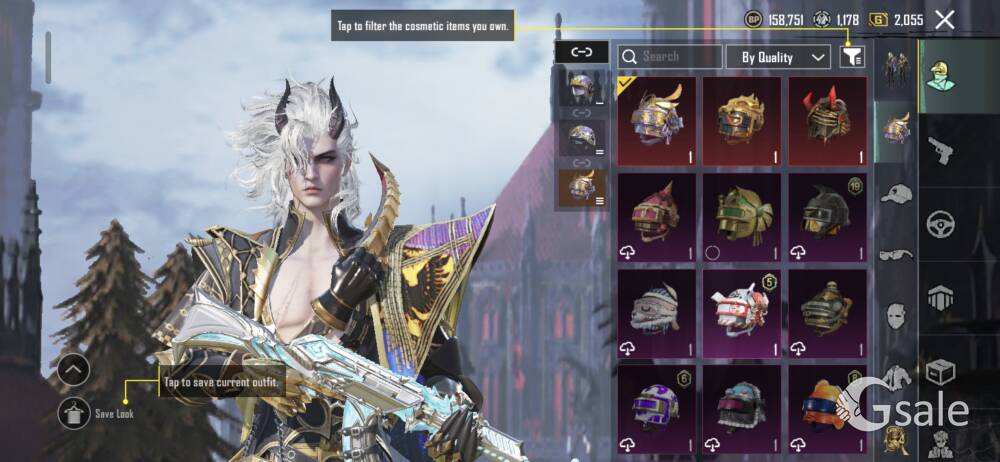Toggle the link chain button above helmet slots

[581, 51]
